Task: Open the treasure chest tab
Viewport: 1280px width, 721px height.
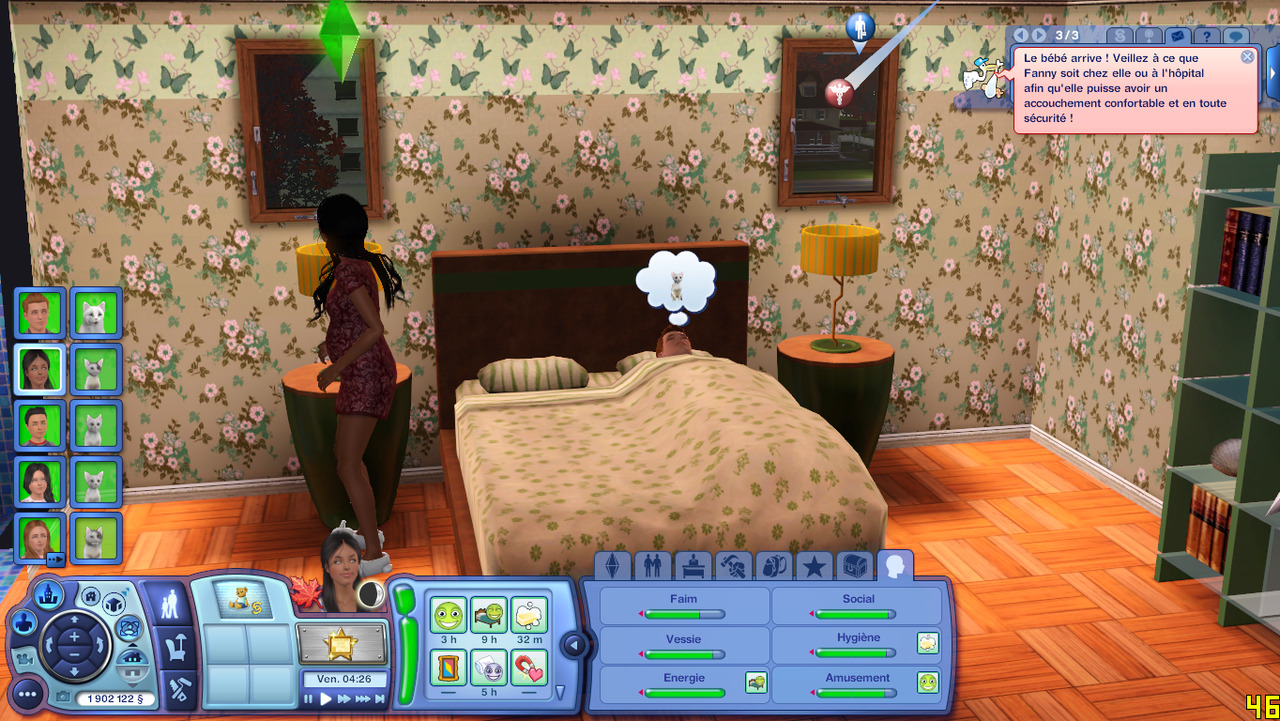Action: pyautogui.click(x=854, y=567)
